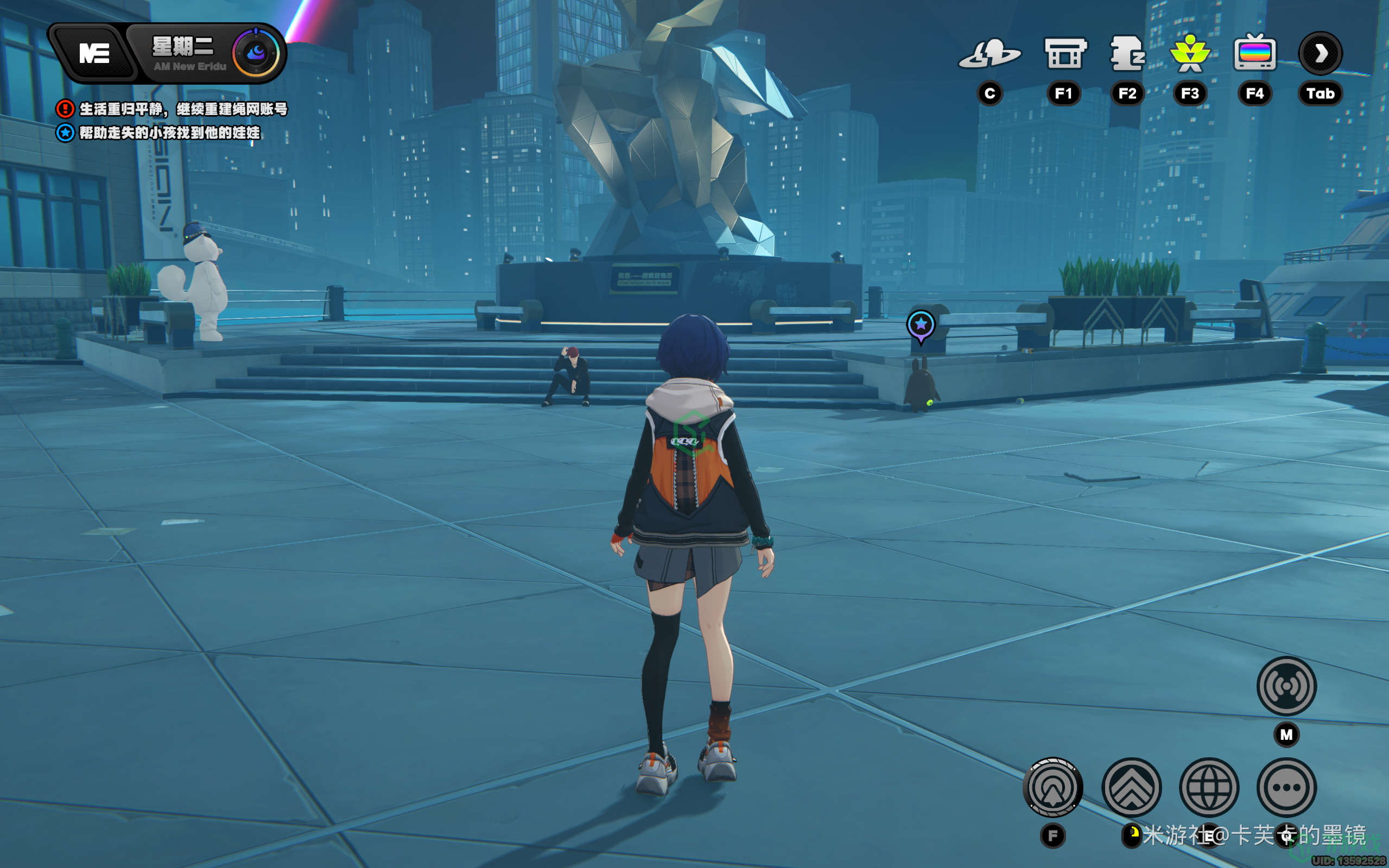Click the blue star quest marker pin
Image resolution: width=1389 pixels, height=868 pixels.
(921, 326)
